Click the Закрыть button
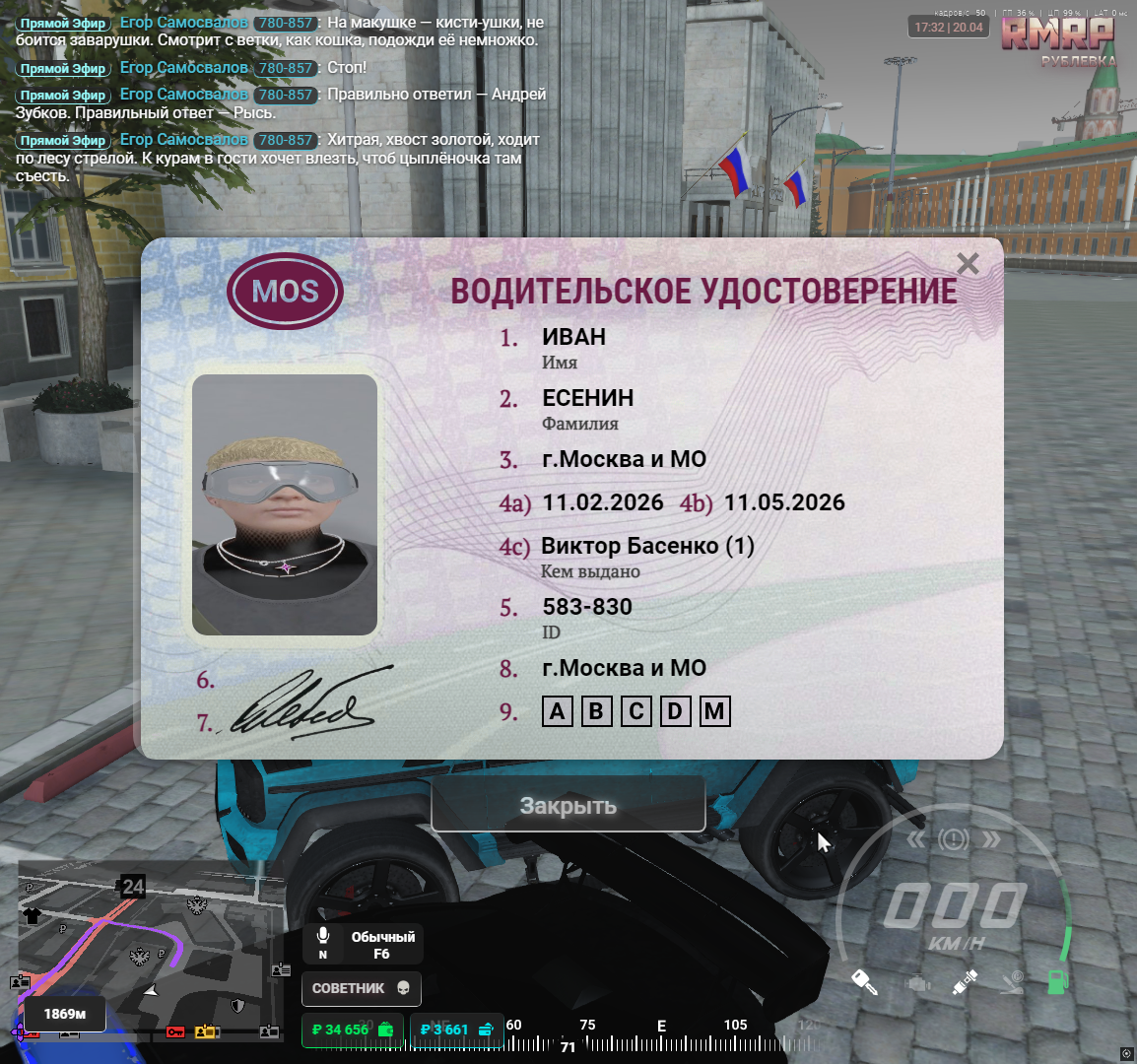 (568, 805)
